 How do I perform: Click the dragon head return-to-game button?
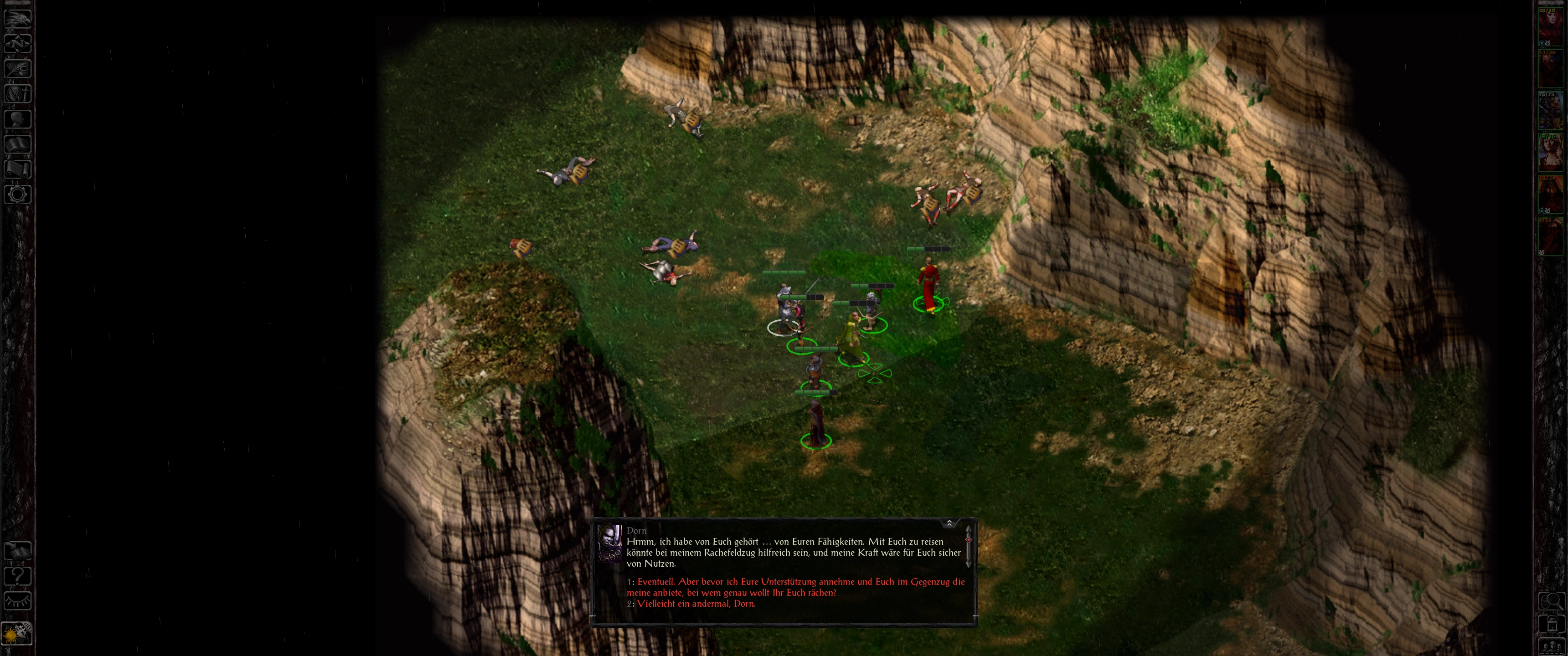(x=17, y=18)
